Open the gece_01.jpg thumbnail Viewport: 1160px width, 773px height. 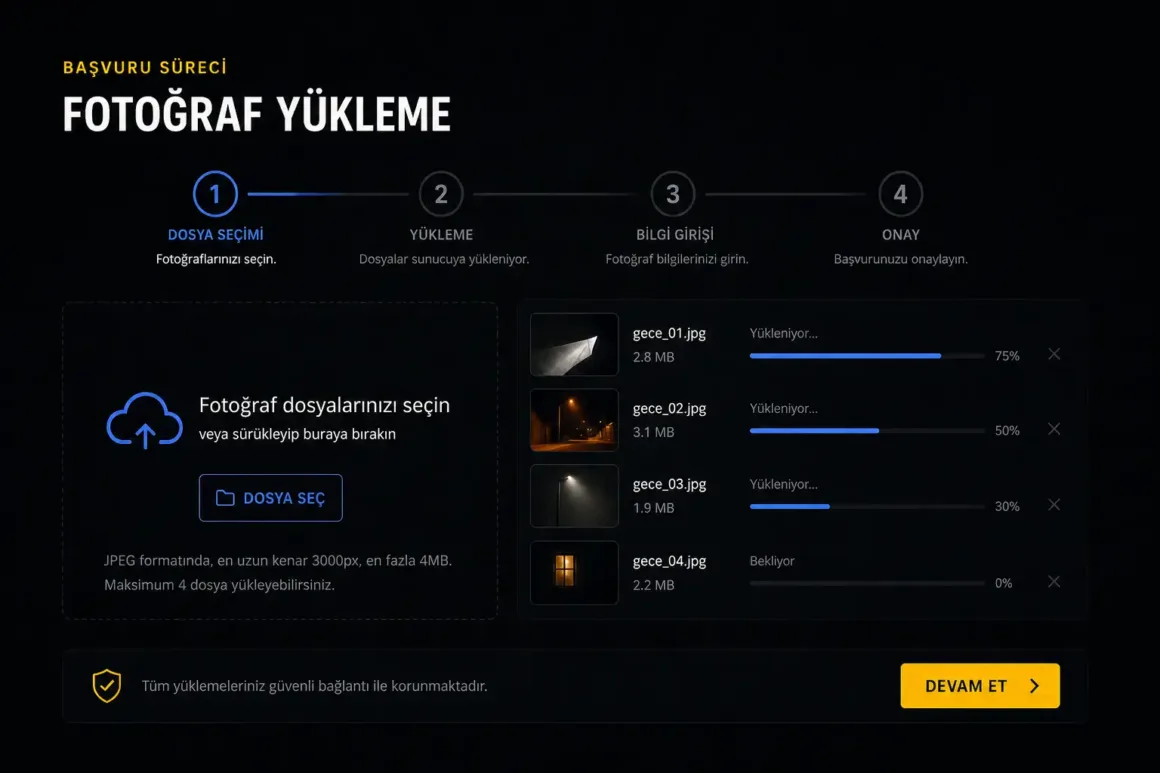coord(574,344)
